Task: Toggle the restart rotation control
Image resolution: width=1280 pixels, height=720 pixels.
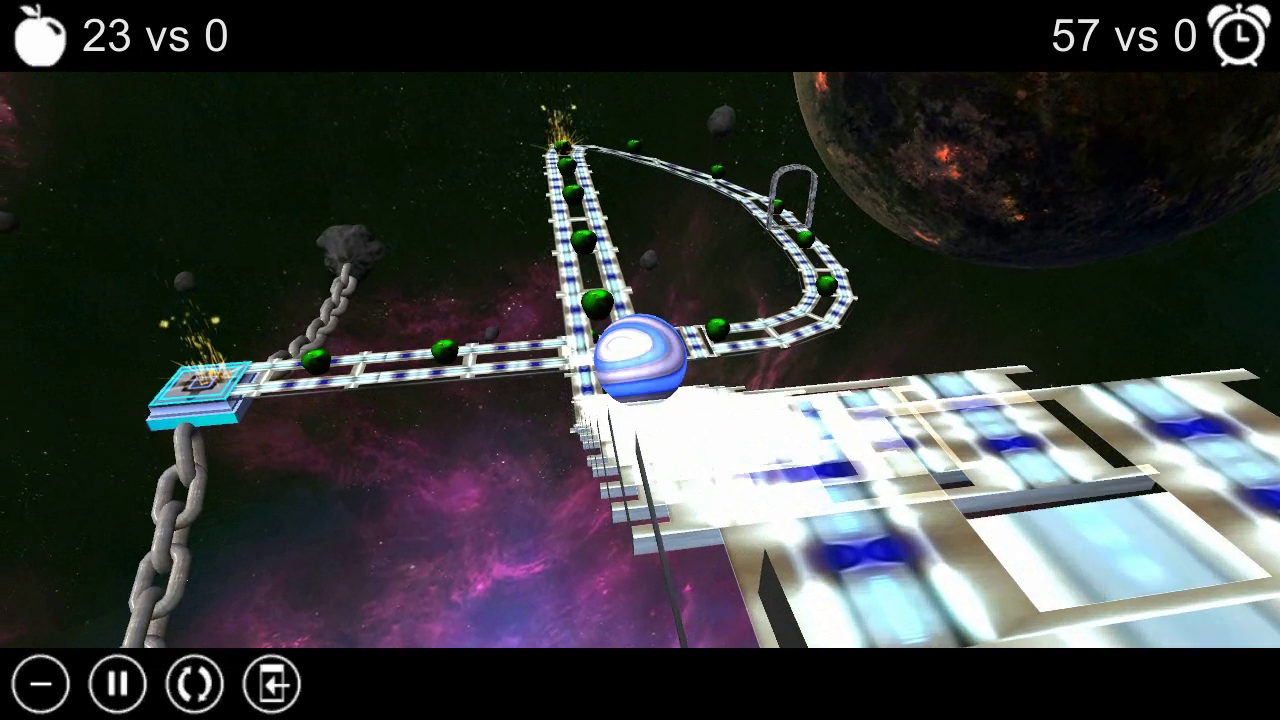Action: click(x=194, y=684)
